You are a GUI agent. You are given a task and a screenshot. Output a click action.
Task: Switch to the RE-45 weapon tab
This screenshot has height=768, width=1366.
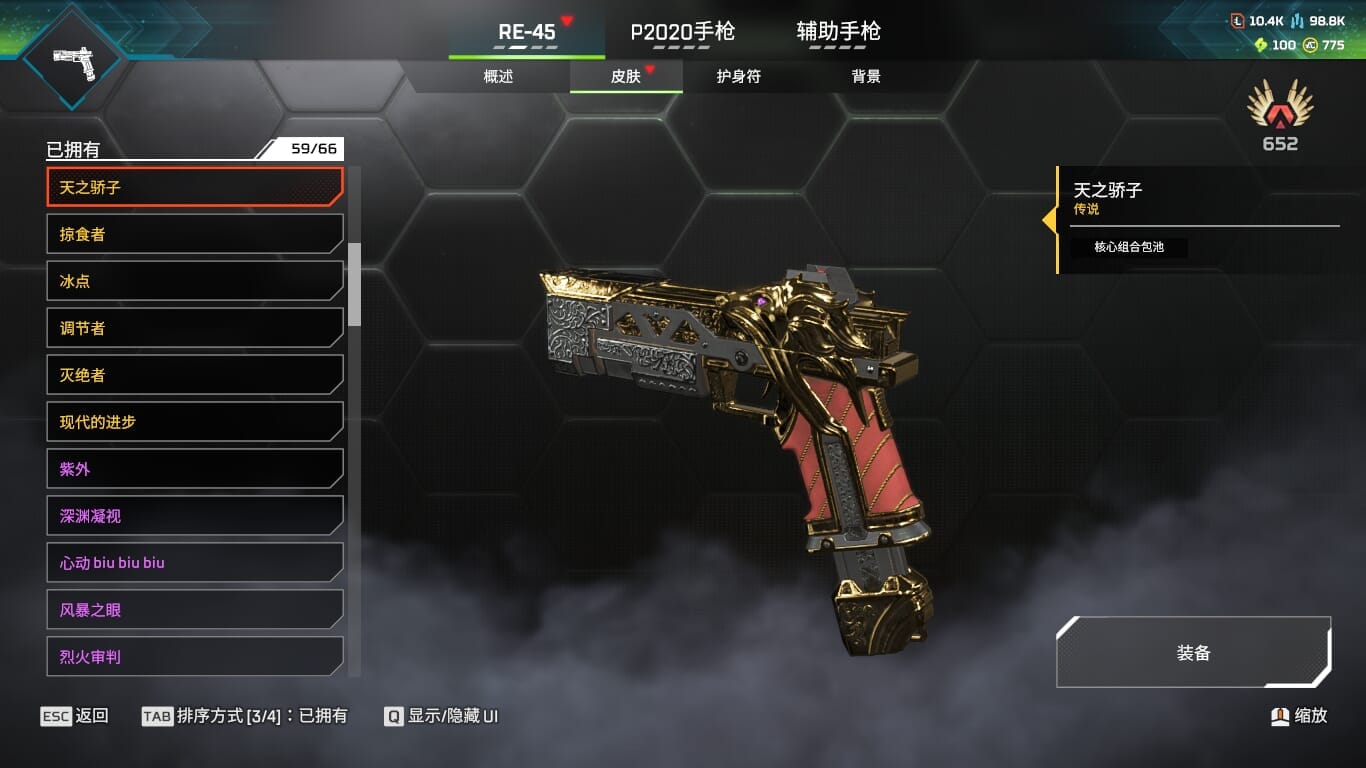[527, 32]
